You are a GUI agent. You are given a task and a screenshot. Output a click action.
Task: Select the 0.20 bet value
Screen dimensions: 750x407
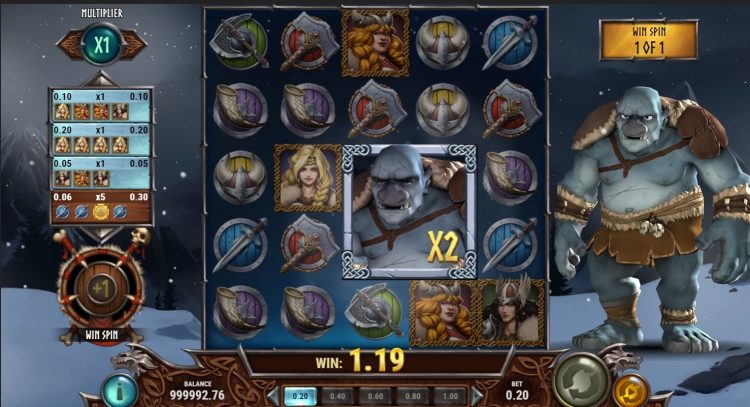coord(301,395)
